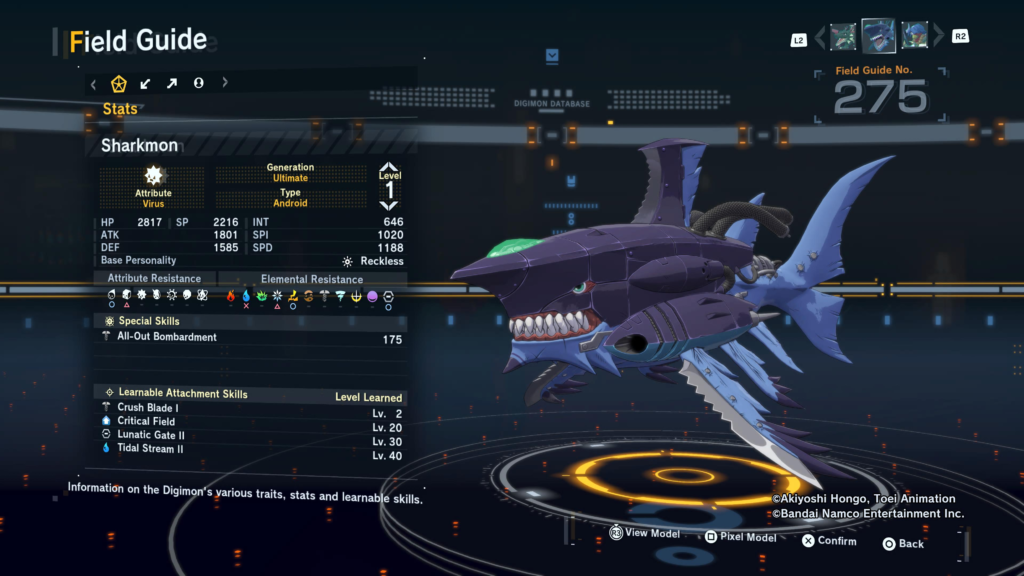Viewport: 1024px width, 576px height.
Task: Select the previous green Digimon thumbnail
Action: (x=843, y=37)
